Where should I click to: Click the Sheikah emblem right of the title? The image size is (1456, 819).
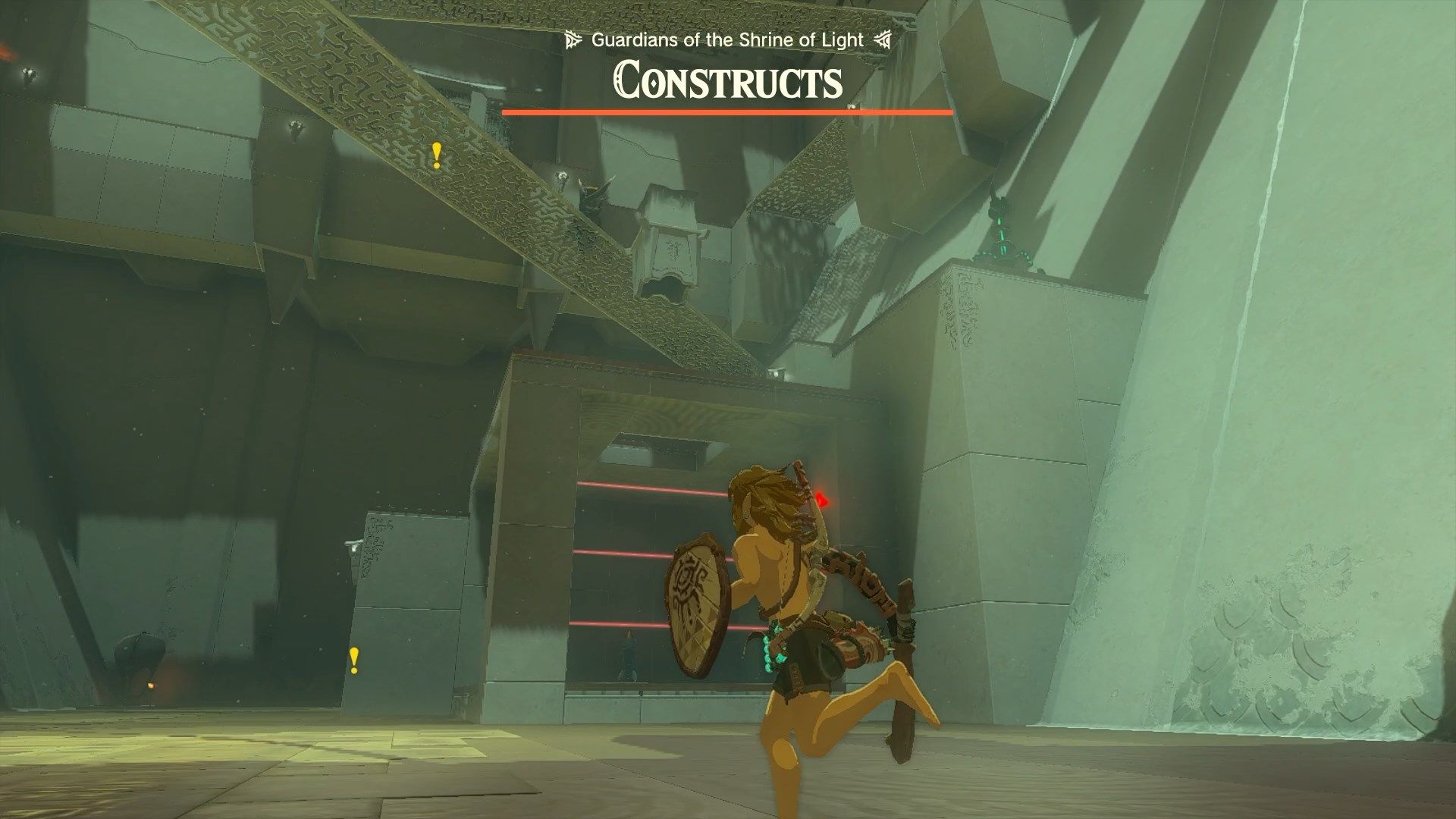click(x=881, y=40)
